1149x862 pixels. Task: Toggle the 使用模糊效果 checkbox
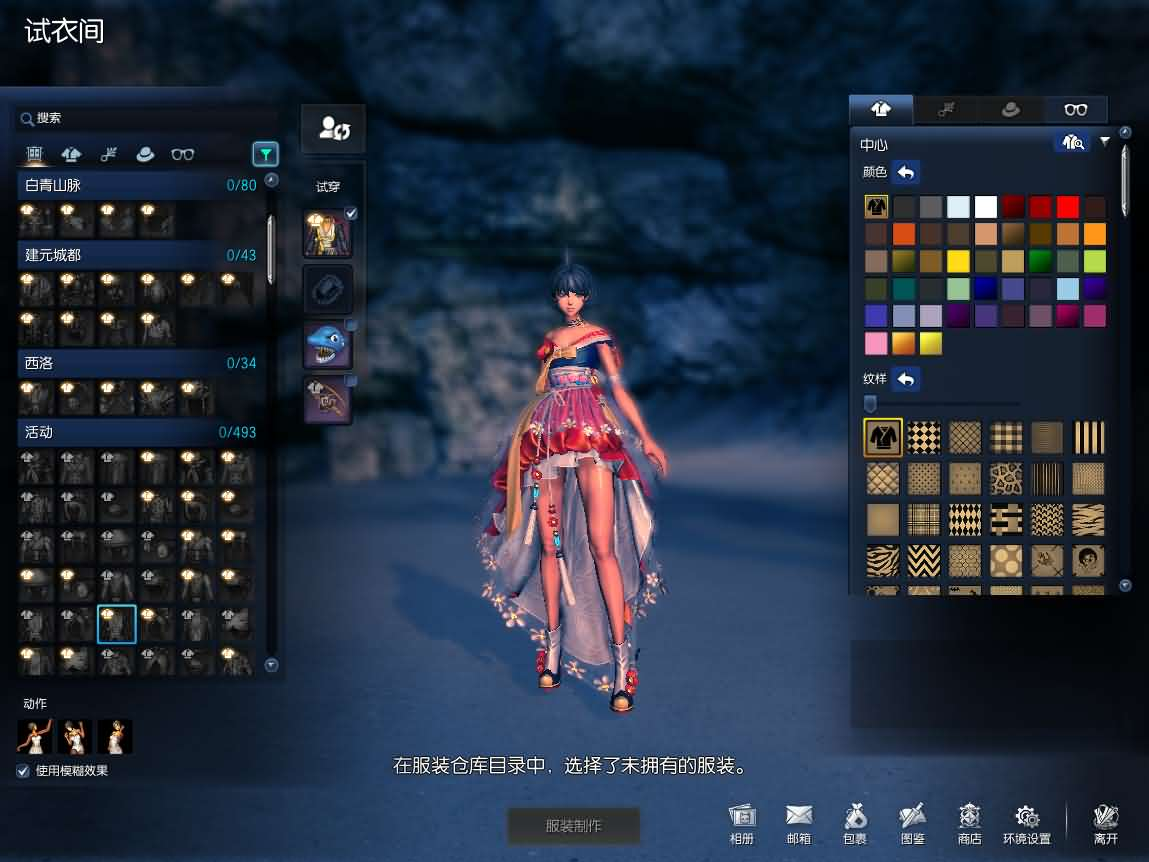pyautogui.click(x=23, y=771)
